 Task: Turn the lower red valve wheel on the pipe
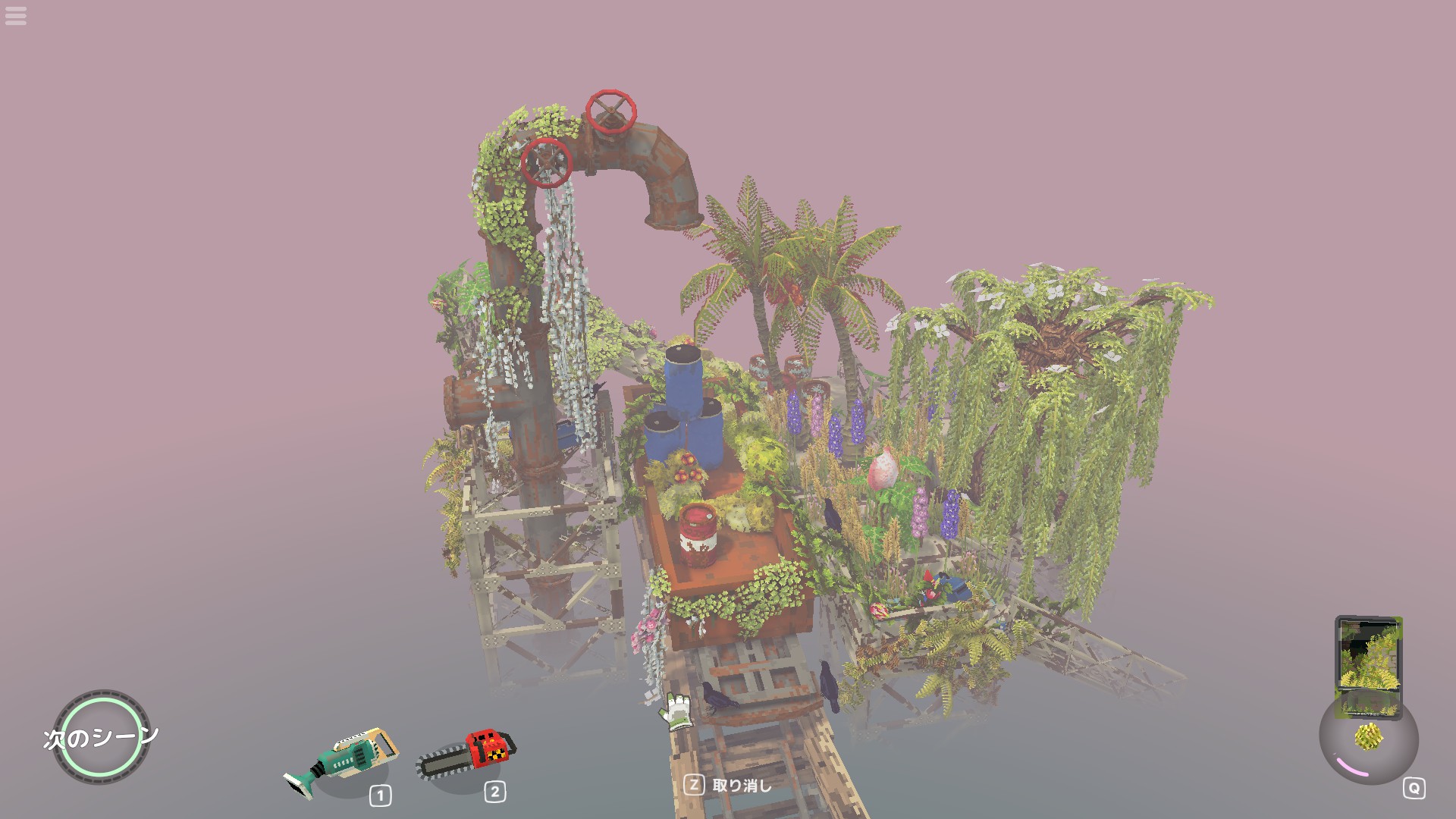pos(548,162)
